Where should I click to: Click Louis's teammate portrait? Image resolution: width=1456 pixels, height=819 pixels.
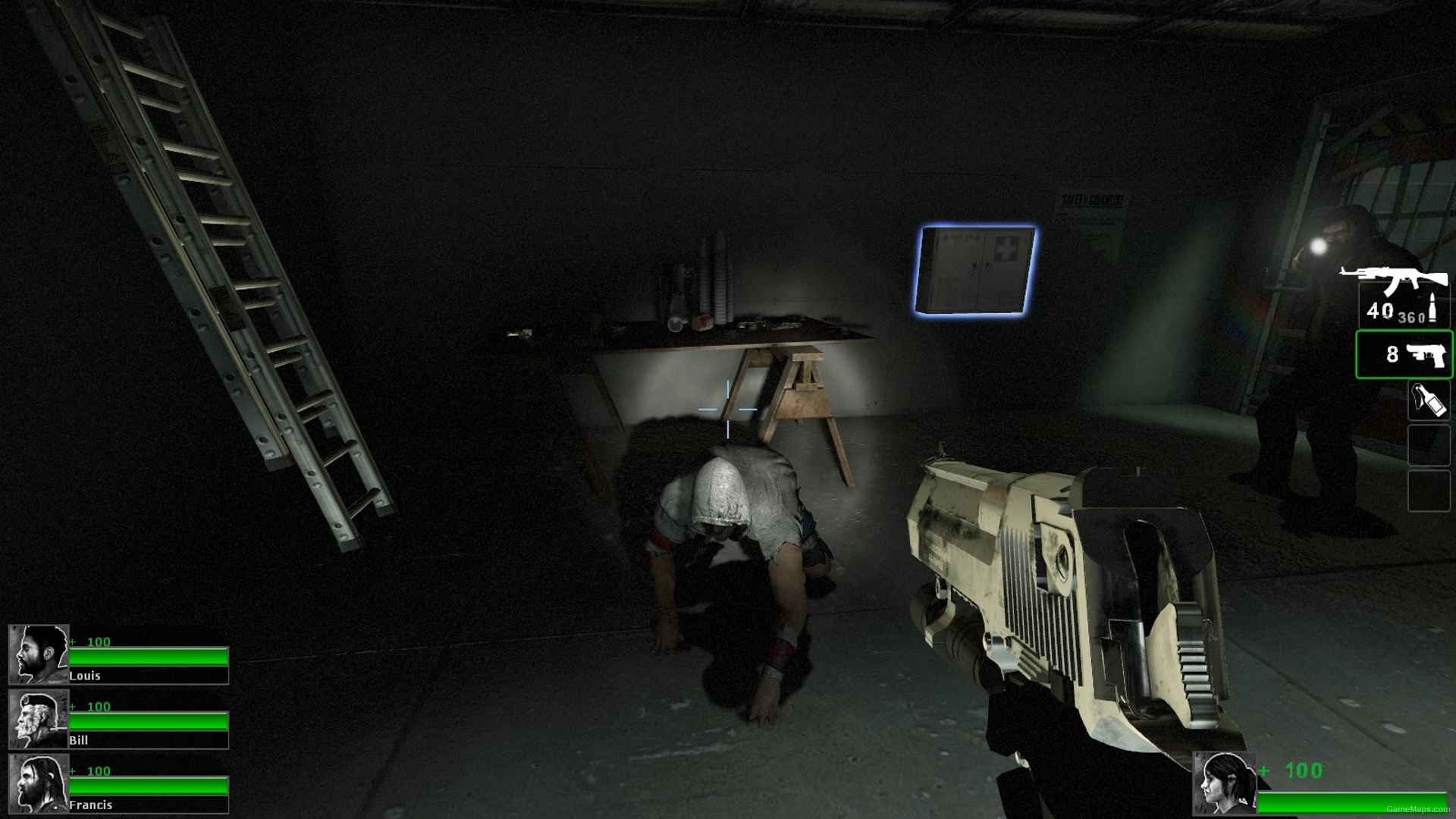click(x=38, y=654)
